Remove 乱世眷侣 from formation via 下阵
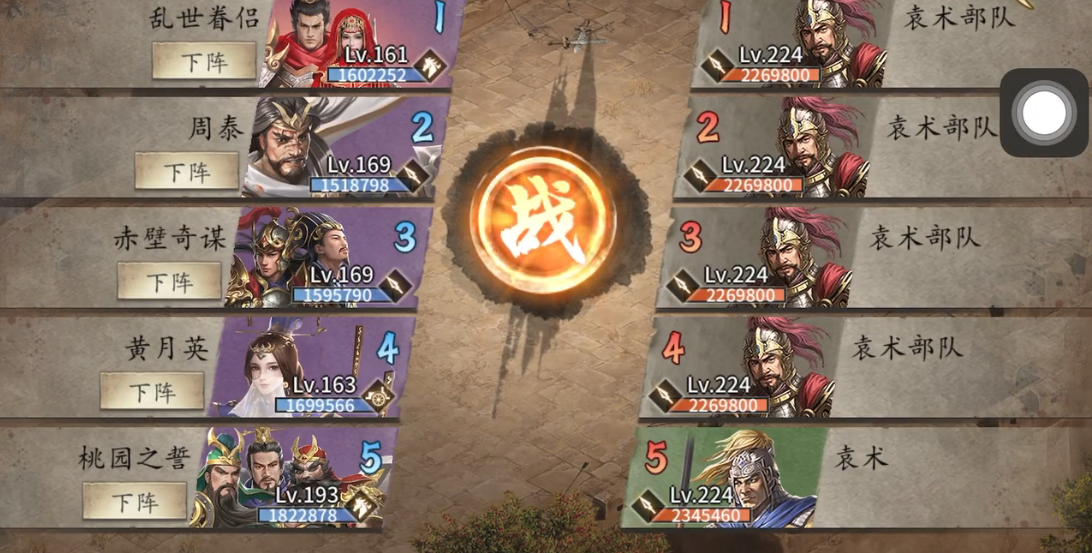This screenshot has width=1092, height=553. 204,61
